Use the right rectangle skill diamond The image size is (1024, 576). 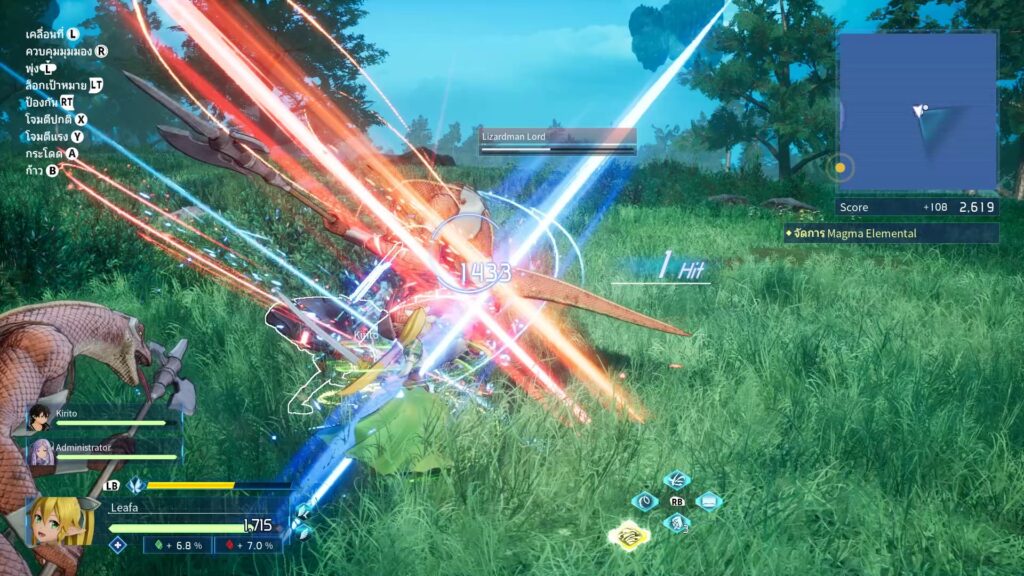point(708,501)
